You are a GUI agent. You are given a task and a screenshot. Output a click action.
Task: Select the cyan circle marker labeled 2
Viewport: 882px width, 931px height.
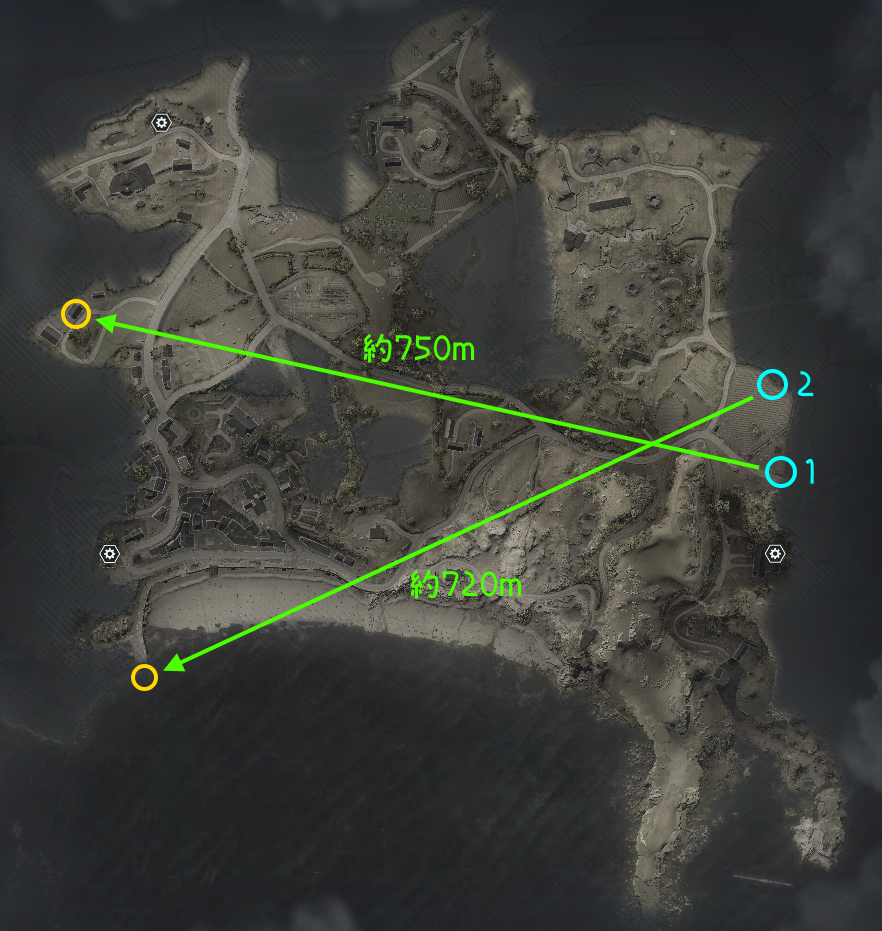[771, 383]
